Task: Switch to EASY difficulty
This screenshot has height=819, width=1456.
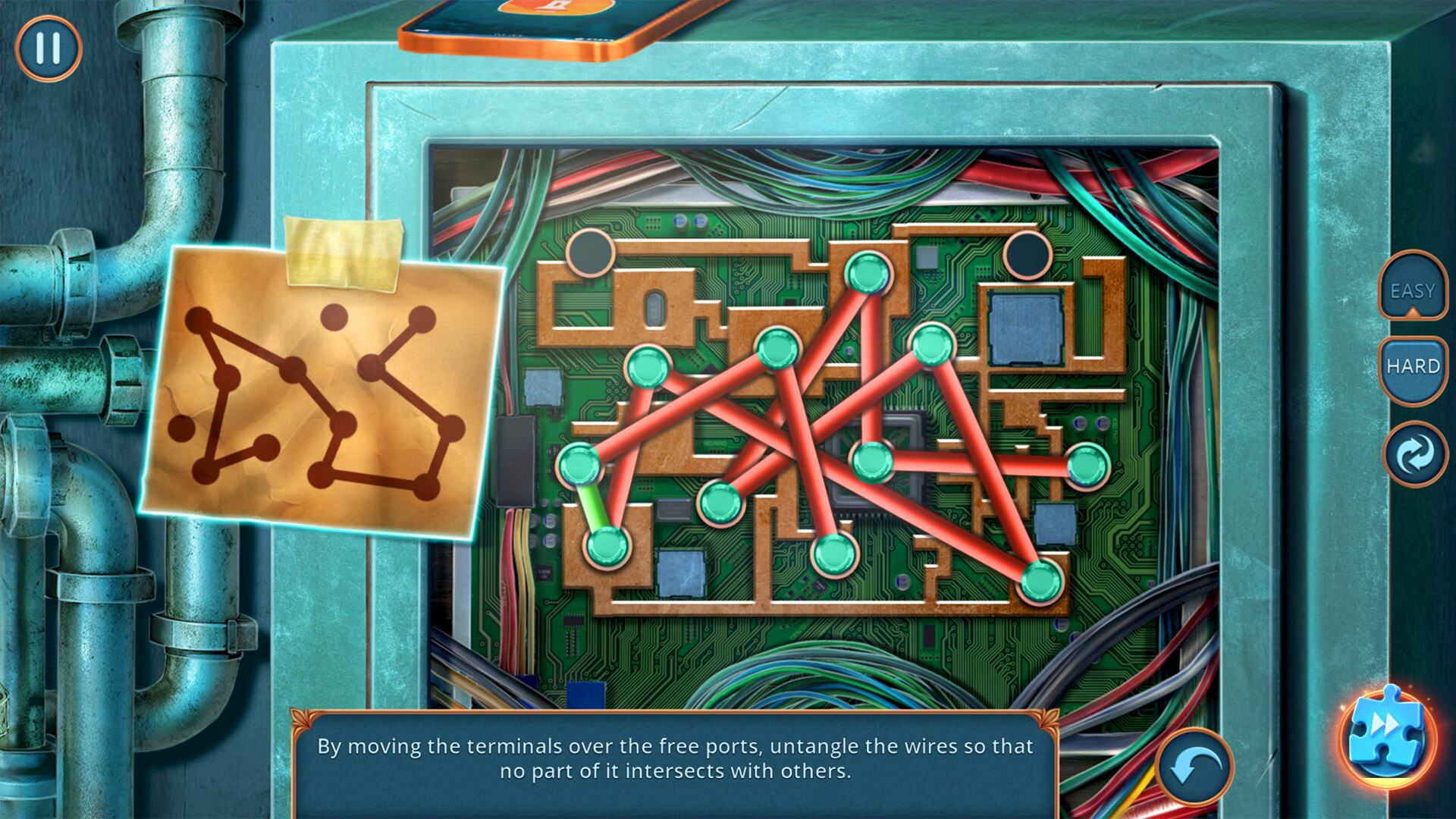Action: click(x=1412, y=290)
